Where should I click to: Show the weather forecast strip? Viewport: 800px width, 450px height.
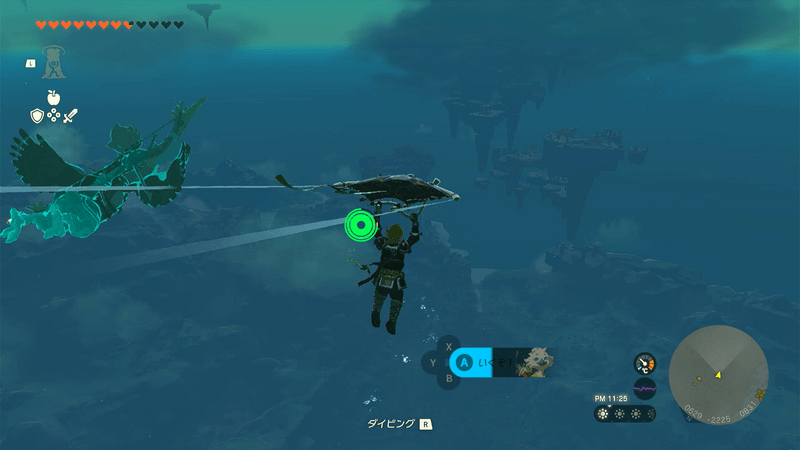click(625, 413)
